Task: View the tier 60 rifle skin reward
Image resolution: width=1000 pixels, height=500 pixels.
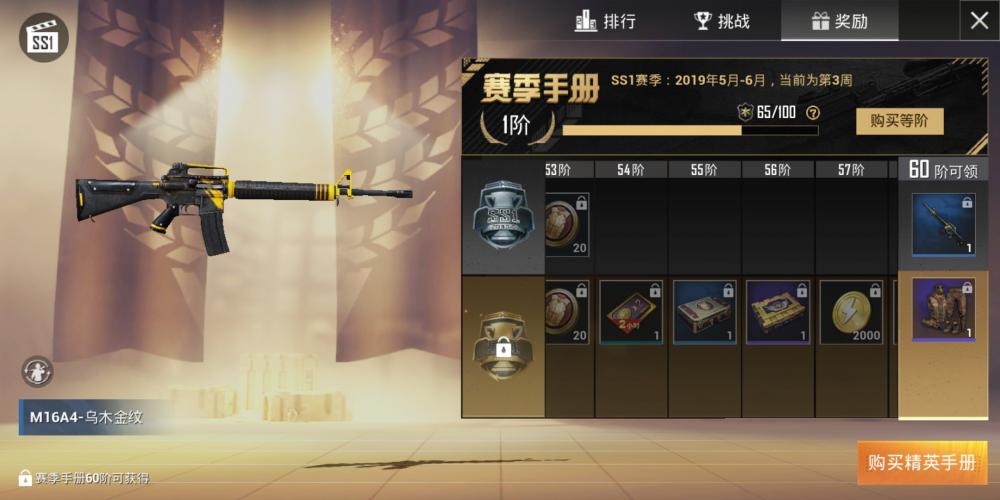Action: point(943,224)
